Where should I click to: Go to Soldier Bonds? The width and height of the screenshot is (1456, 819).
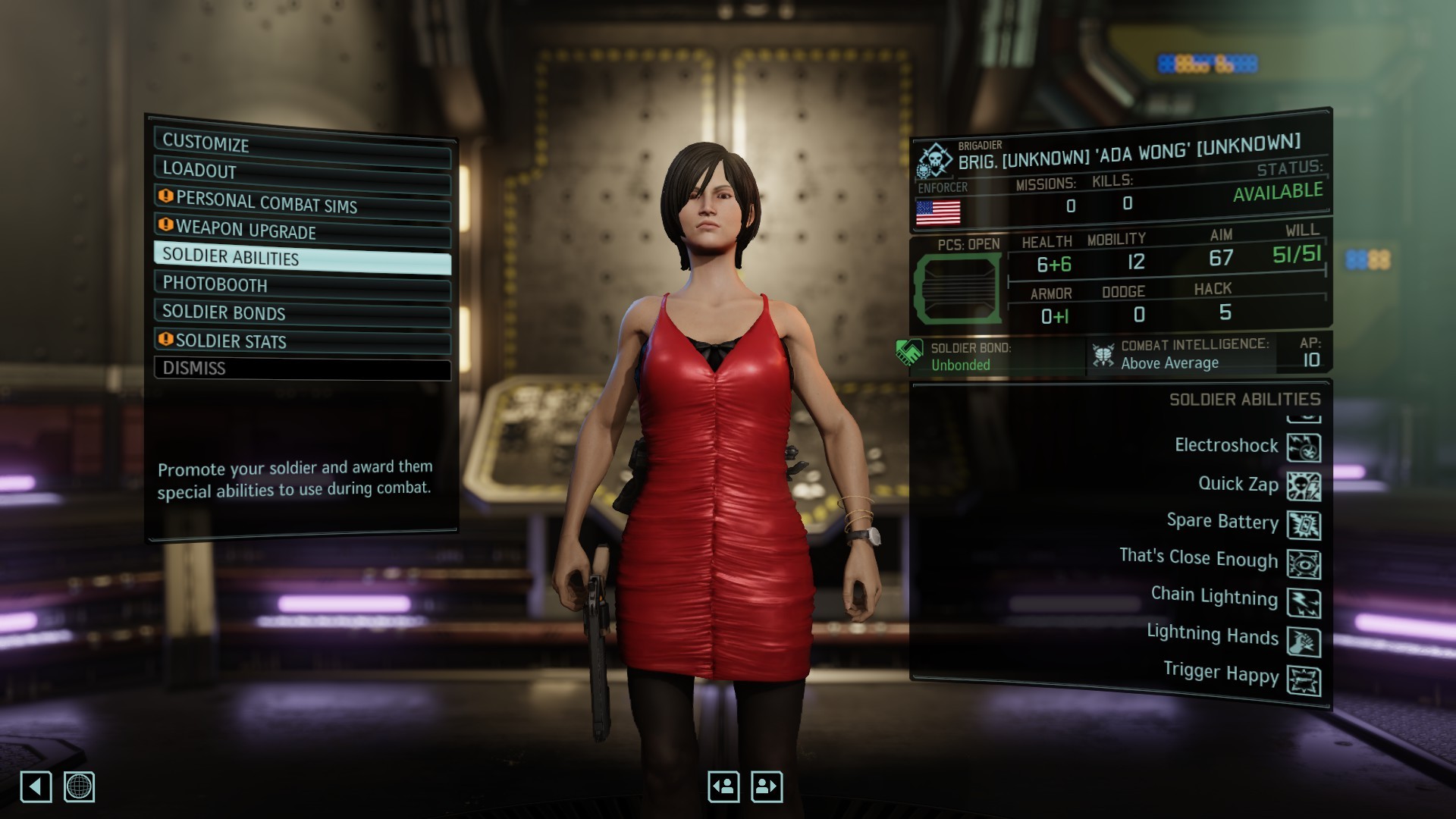pyautogui.click(x=302, y=312)
